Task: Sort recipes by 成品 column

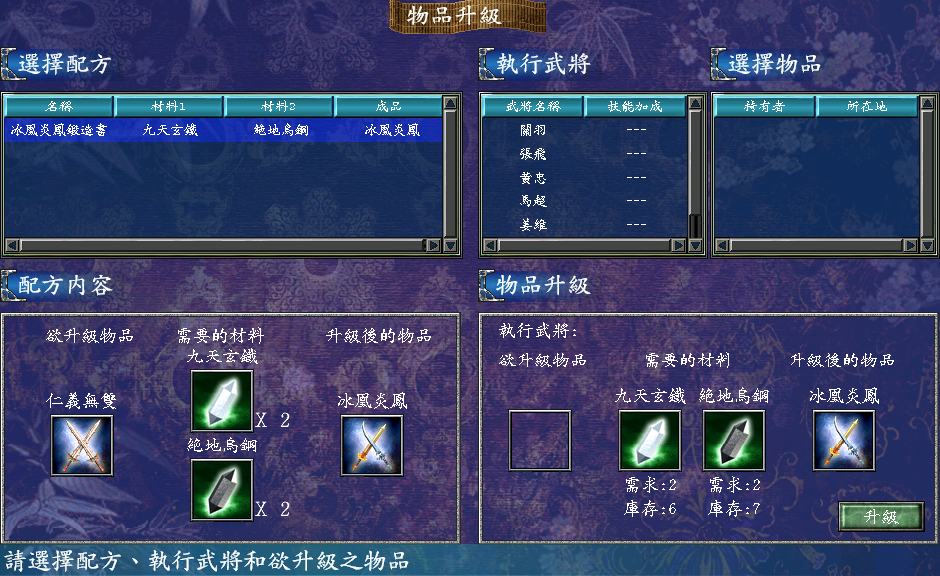Action: tap(389, 106)
